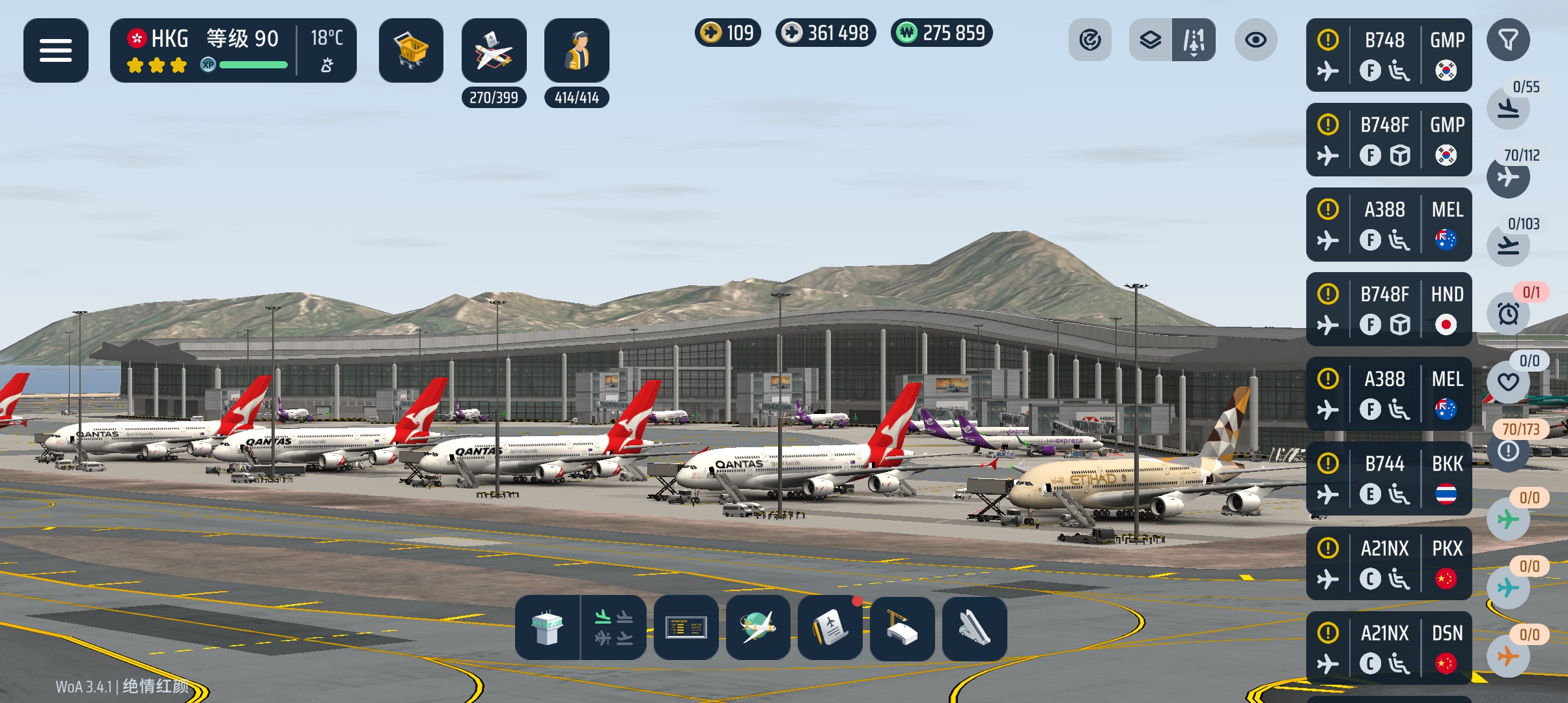Open the flight list filter funnel
Viewport: 1568px width, 703px height.
point(1507,40)
